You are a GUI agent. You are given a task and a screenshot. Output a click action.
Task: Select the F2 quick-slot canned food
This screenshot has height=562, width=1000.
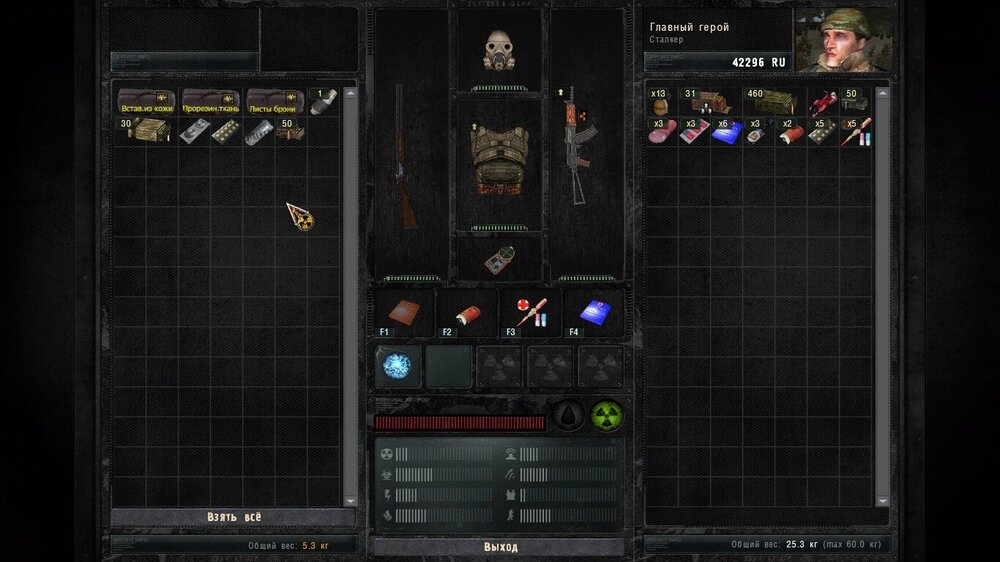466,313
